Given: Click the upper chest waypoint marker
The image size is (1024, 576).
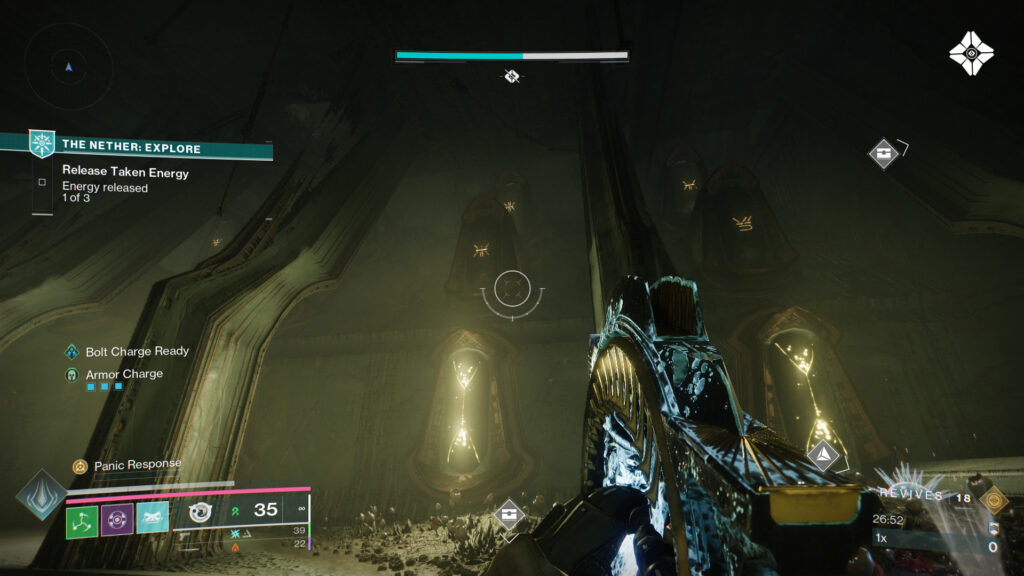Looking at the screenshot, I should [x=883, y=153].
